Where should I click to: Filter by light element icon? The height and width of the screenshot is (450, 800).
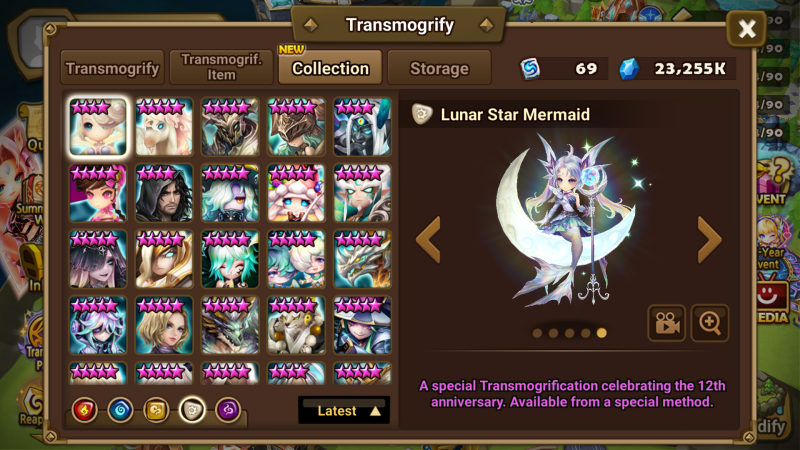click(x=192, y=409)
